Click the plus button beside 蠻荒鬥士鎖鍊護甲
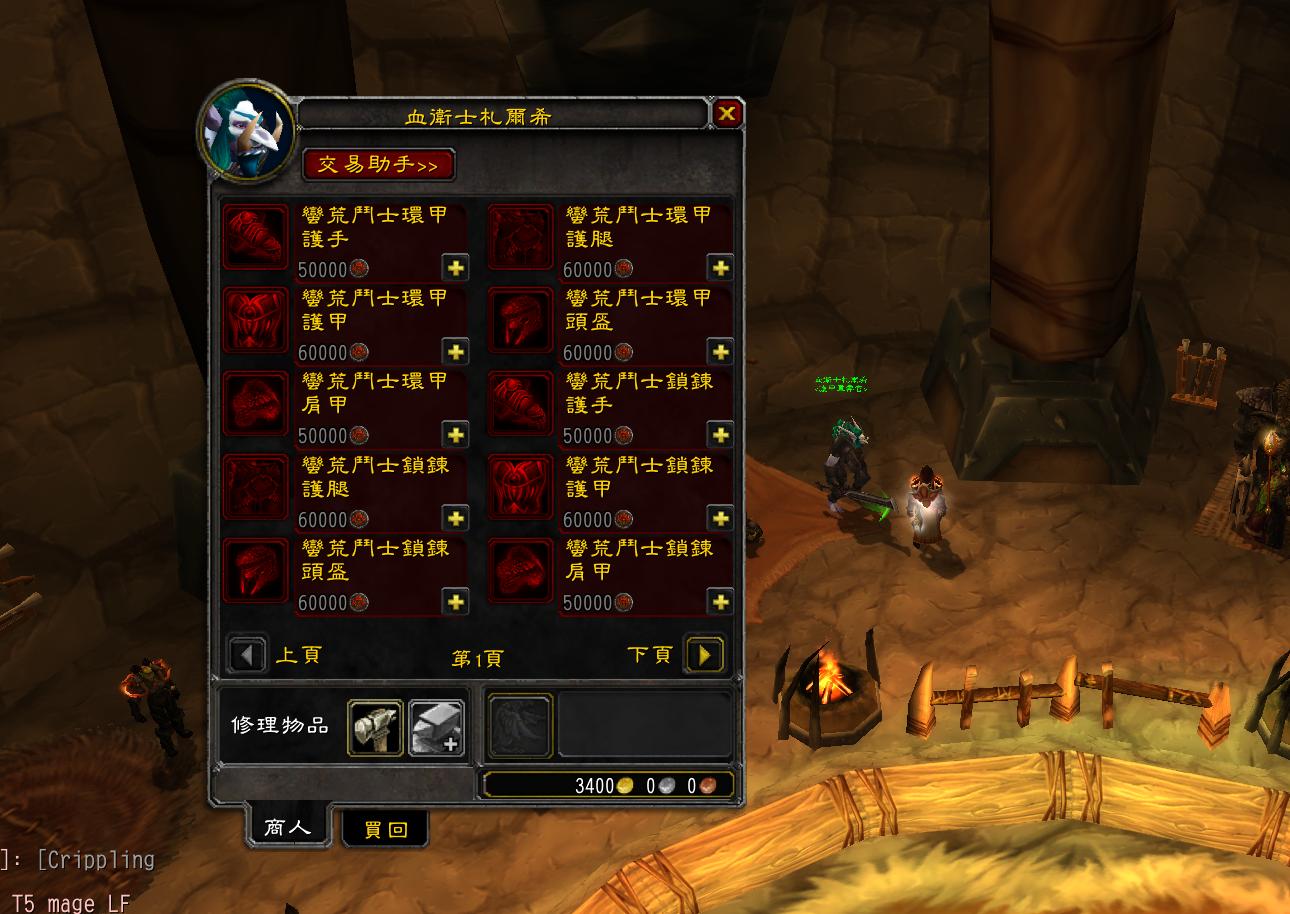The width and height of the screenshot is (1290, 914). pos(722,519)
